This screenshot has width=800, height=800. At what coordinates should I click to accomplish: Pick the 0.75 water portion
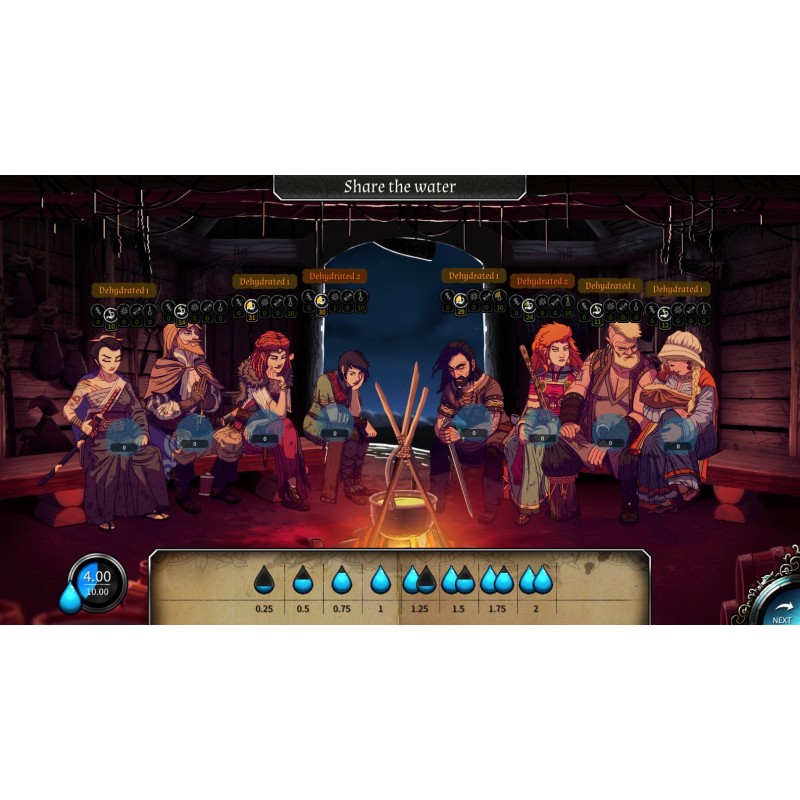342,579
